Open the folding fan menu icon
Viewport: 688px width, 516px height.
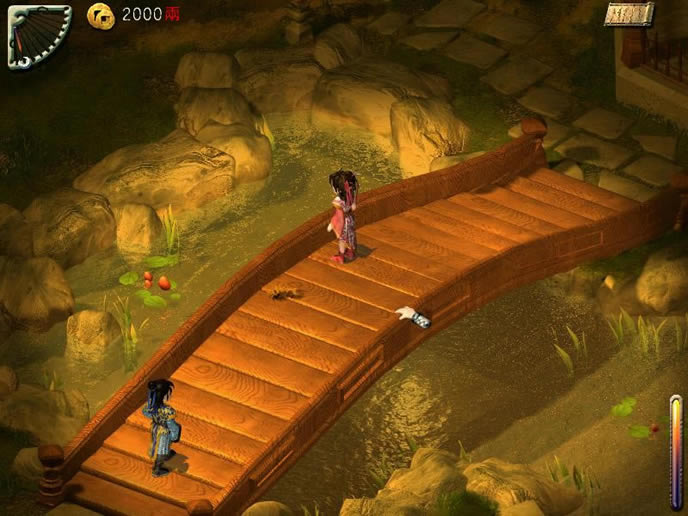pos(38,35)
